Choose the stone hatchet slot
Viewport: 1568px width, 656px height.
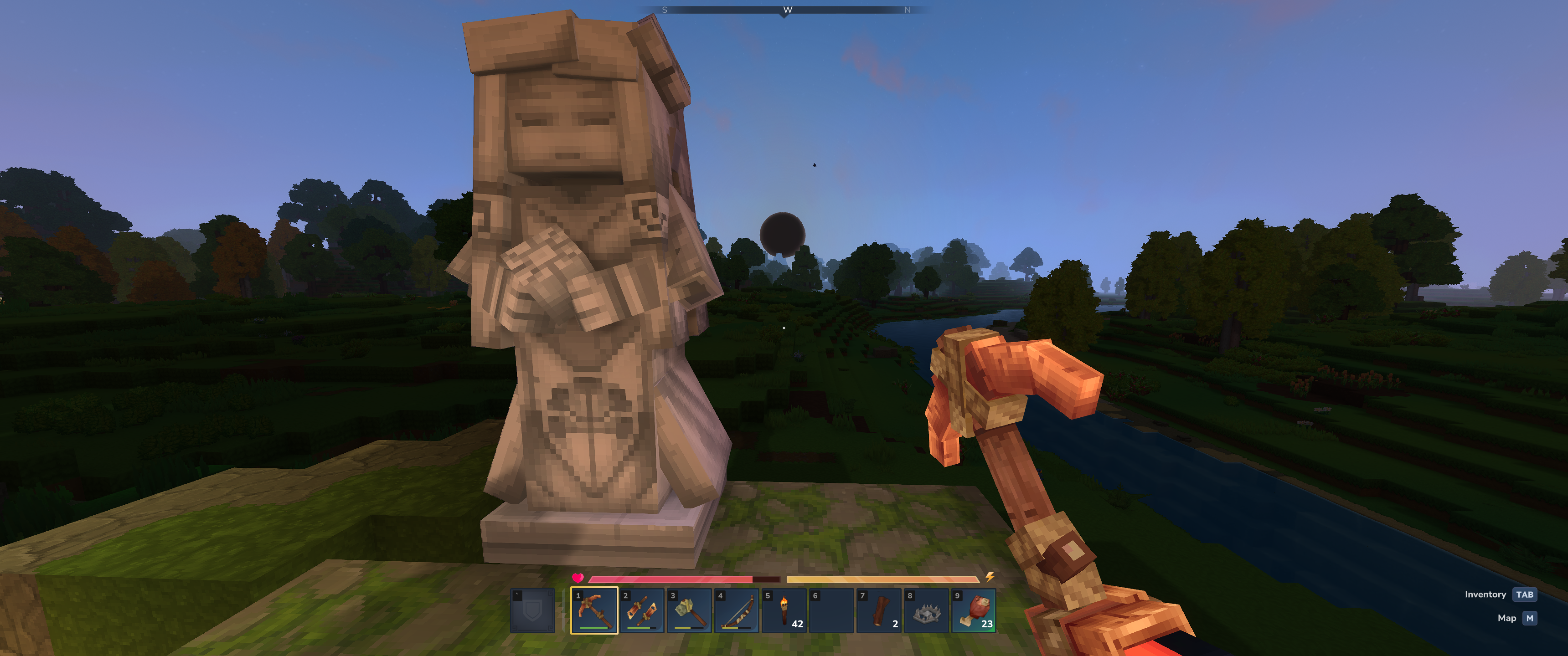(x=689, y=610)
